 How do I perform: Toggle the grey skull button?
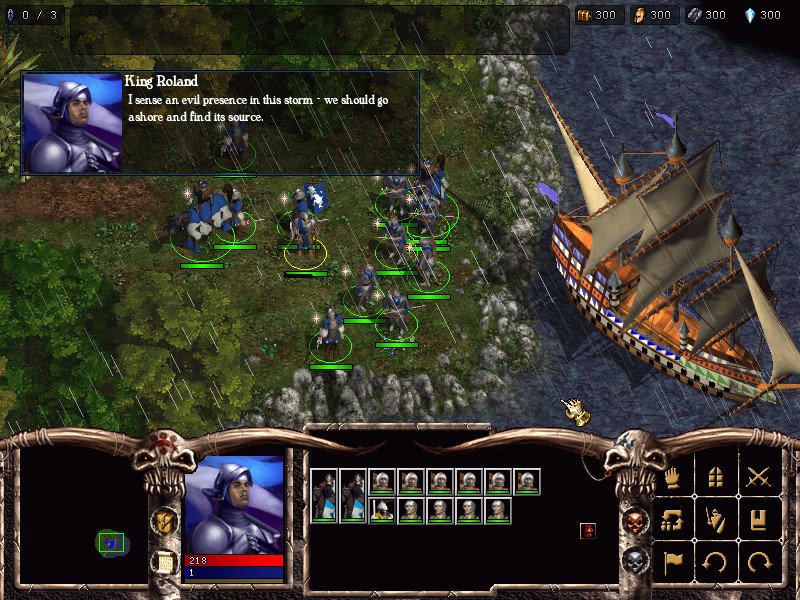coord(634,563)
